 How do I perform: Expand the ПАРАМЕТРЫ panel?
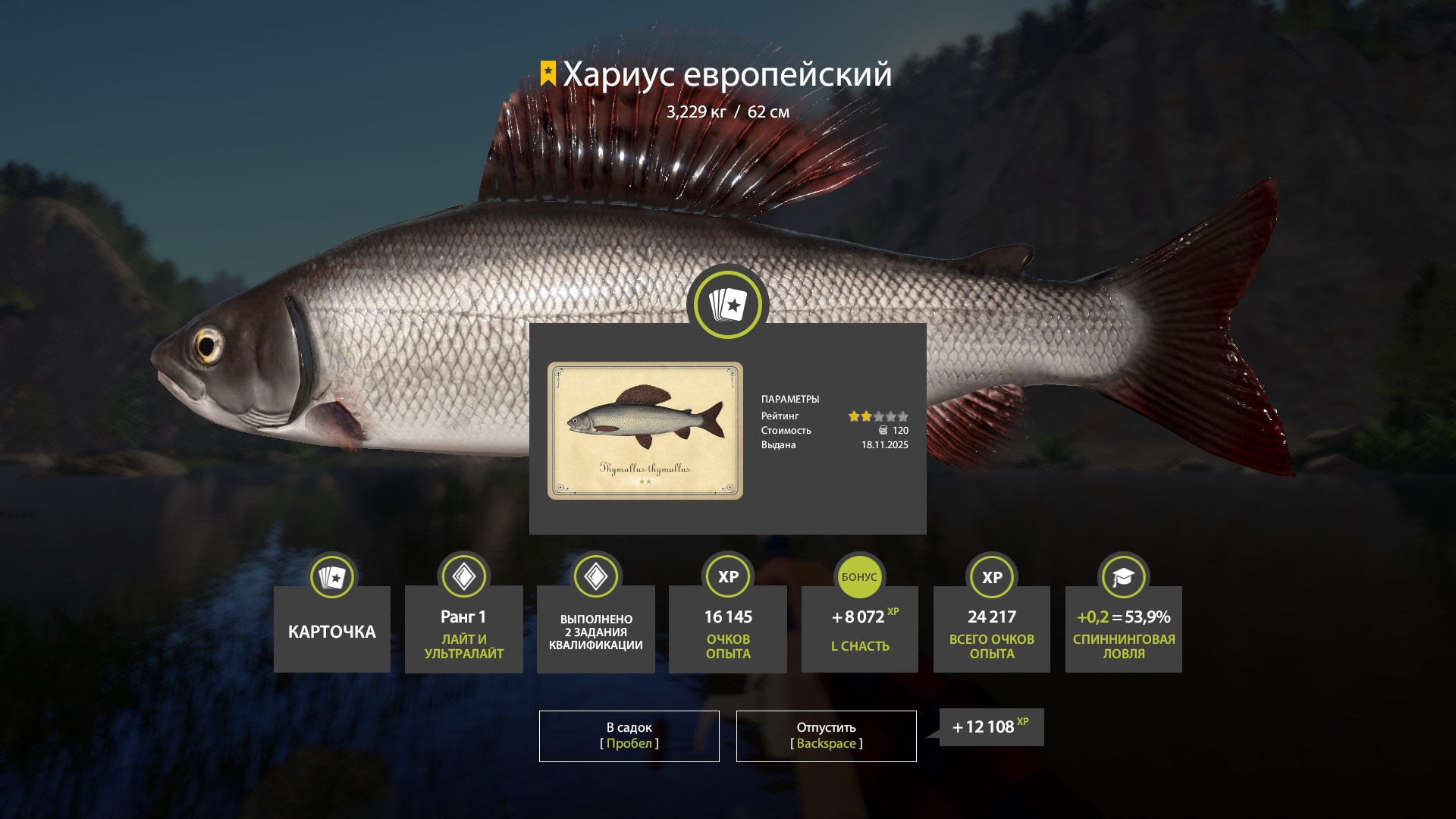pos(791,398)
